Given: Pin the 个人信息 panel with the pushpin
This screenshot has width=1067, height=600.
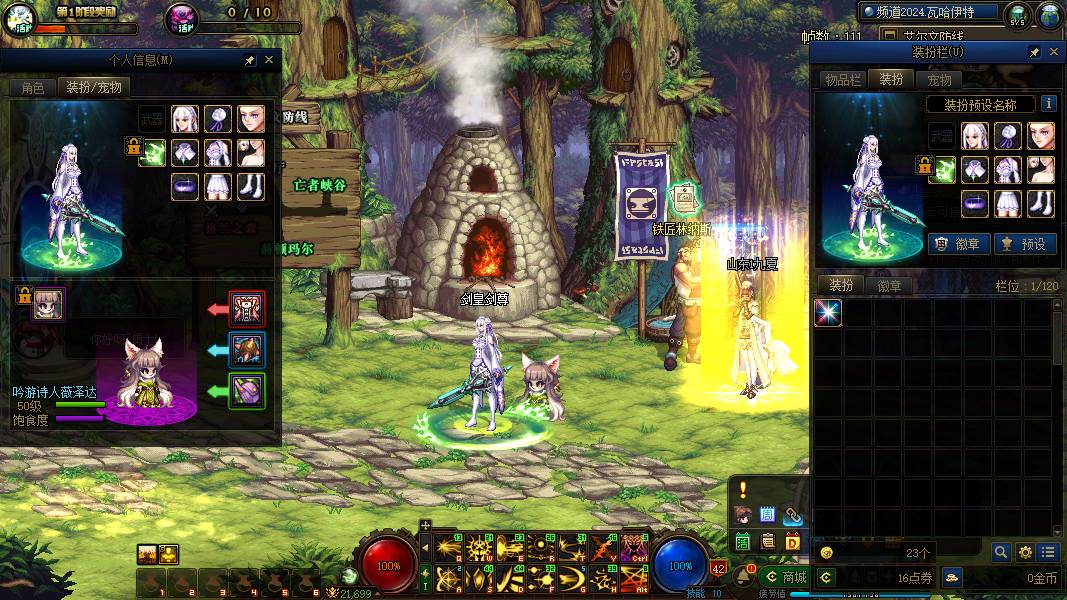Looking at the screenshot, I should pyautogui.click(x=249, y=60).
